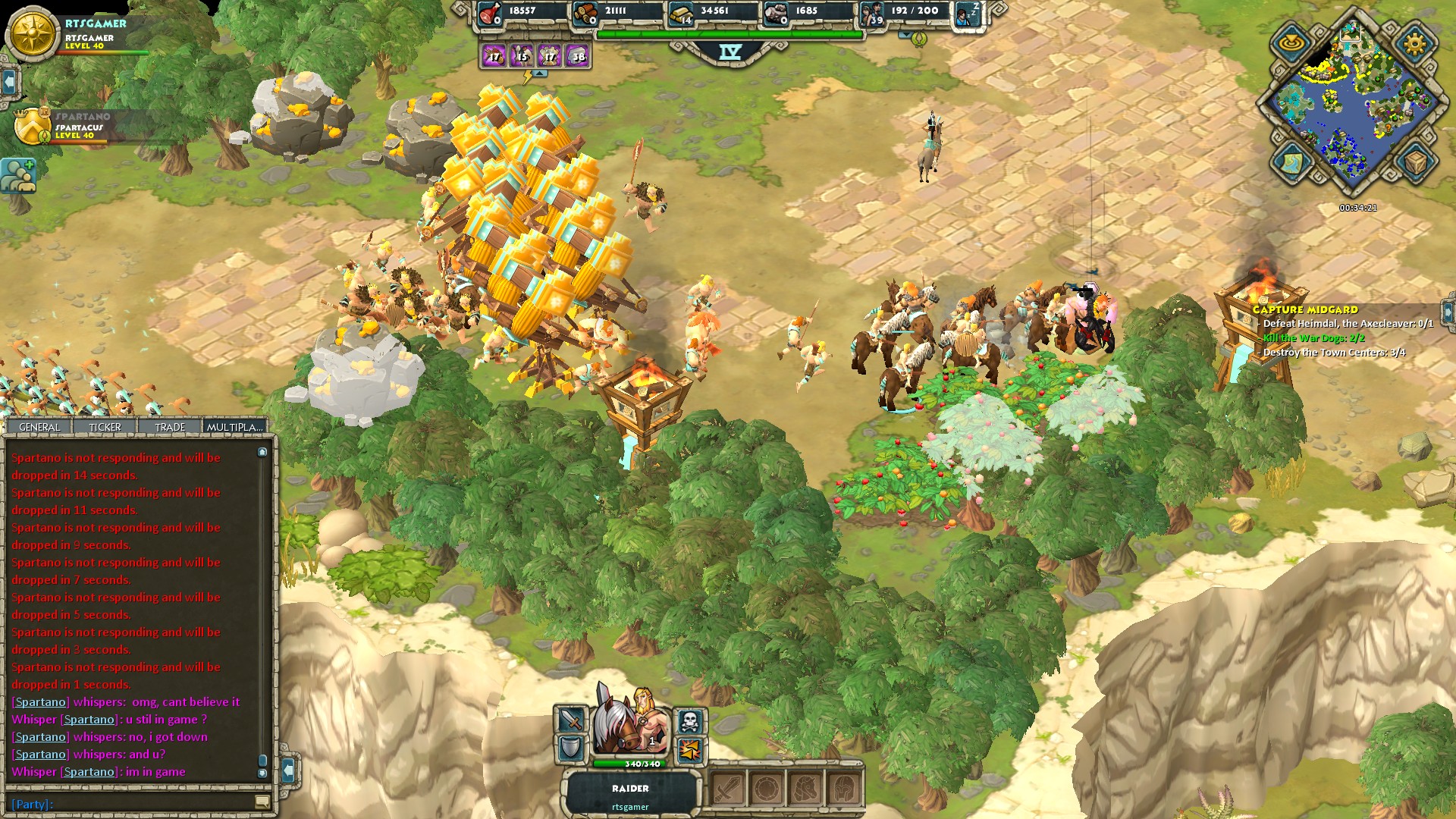Click the [Party] chat channel link
The width and height of the screenshot is (1456, 819).
[x=29, y=804]
